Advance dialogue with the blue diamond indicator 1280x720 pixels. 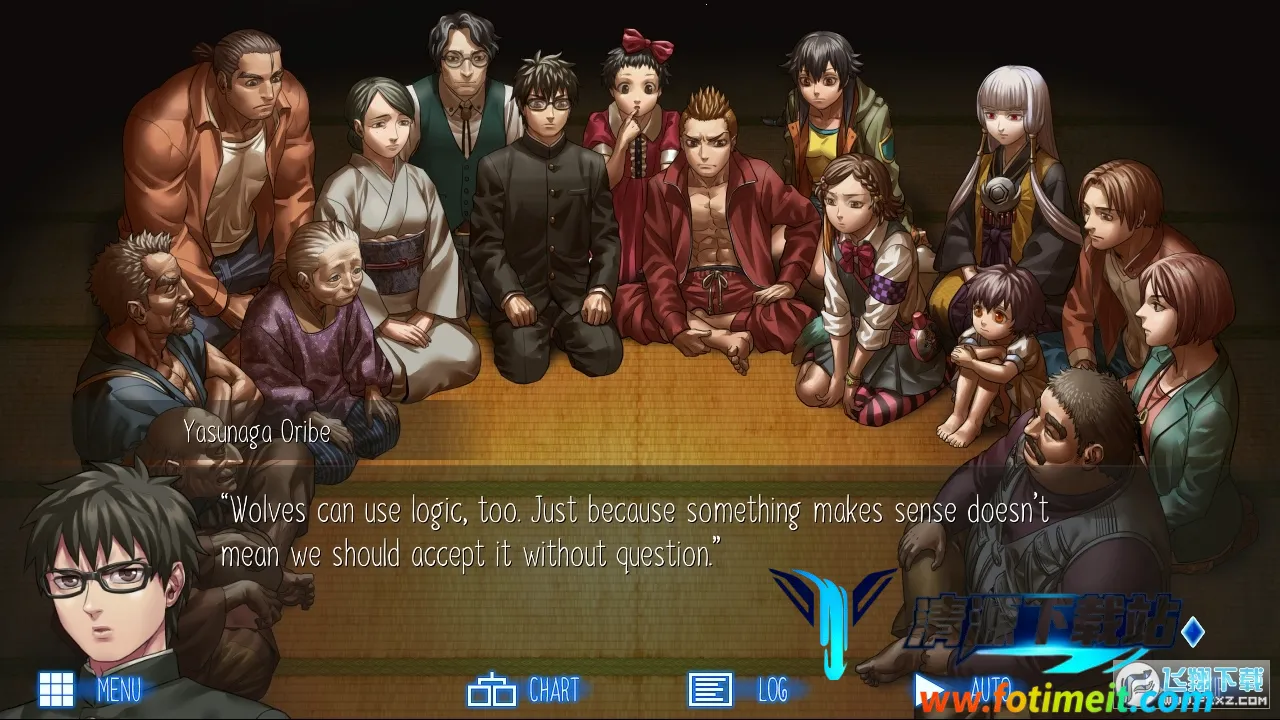point(1193,632)
